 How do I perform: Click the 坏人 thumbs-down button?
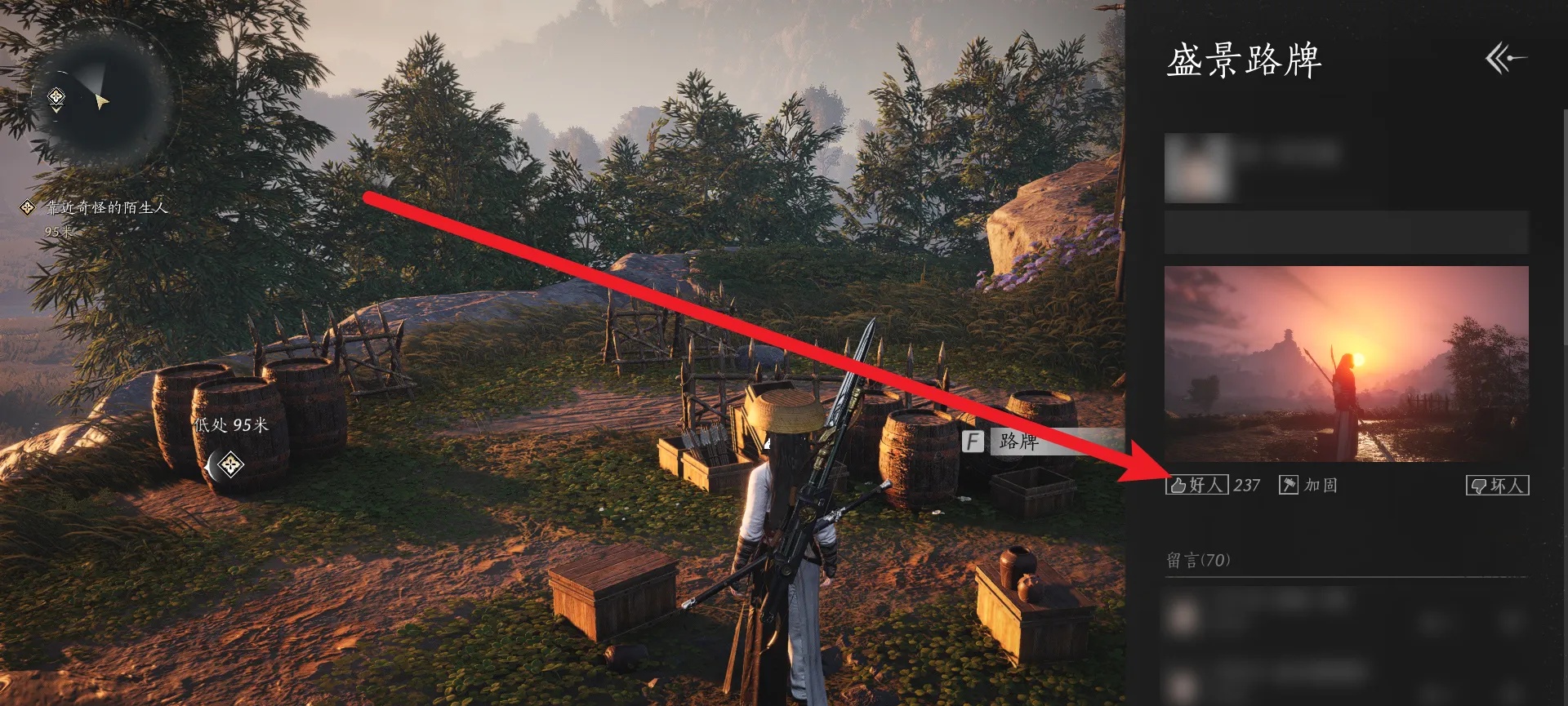pyautogui.click(x=1498, y=486)
